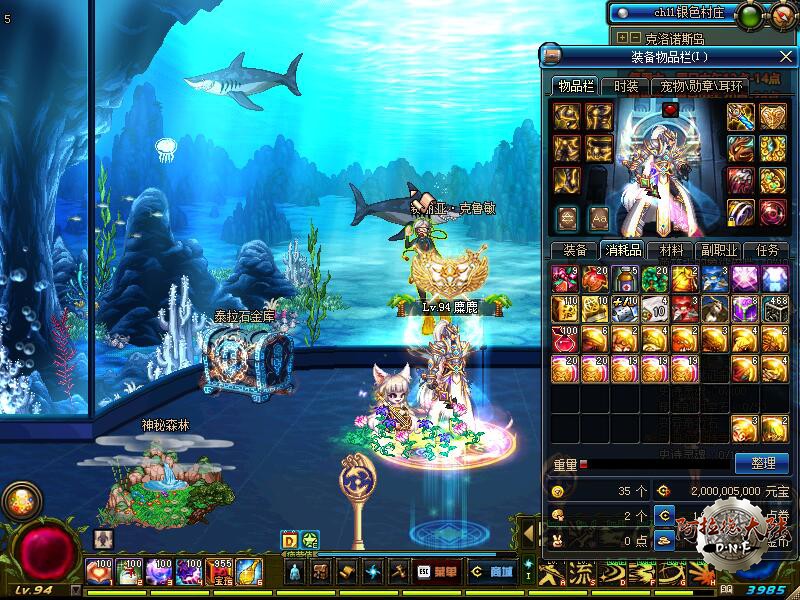This screenshot has height=600, width=800.
Task: Choose the 任务 category tab
Action: pos(767,250)
